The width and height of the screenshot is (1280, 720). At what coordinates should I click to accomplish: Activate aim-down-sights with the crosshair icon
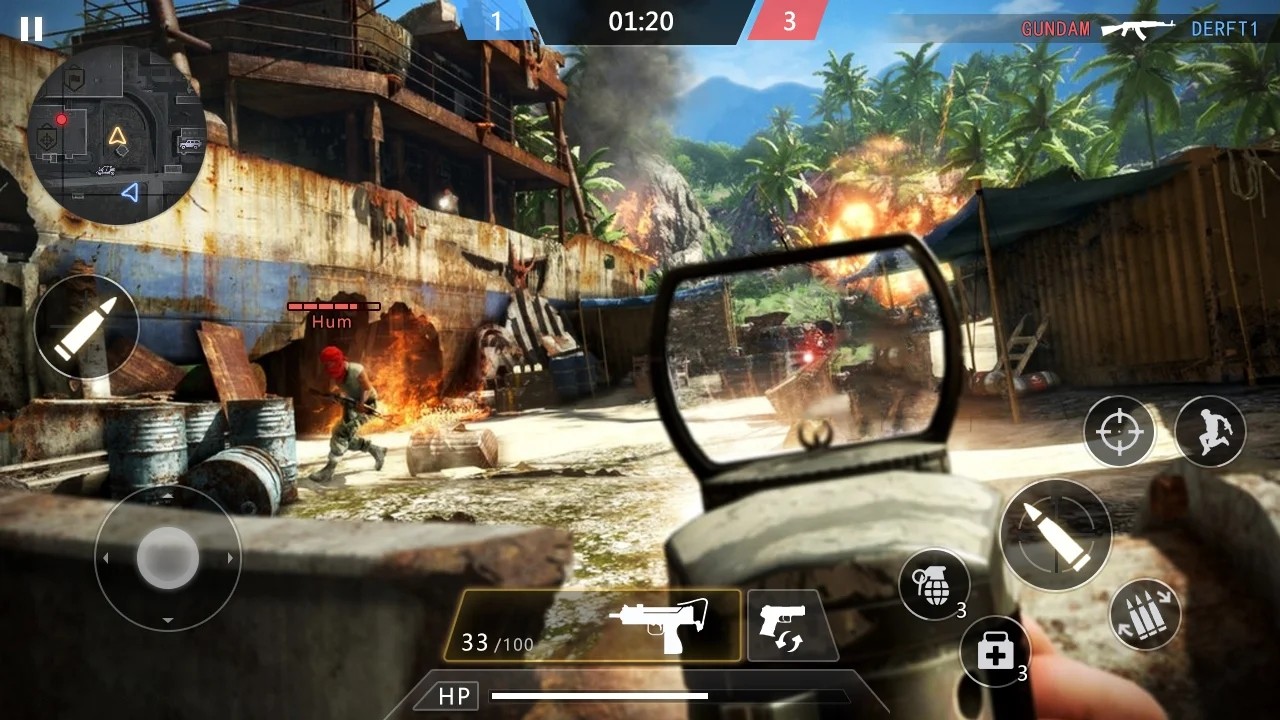point(1120,431)
